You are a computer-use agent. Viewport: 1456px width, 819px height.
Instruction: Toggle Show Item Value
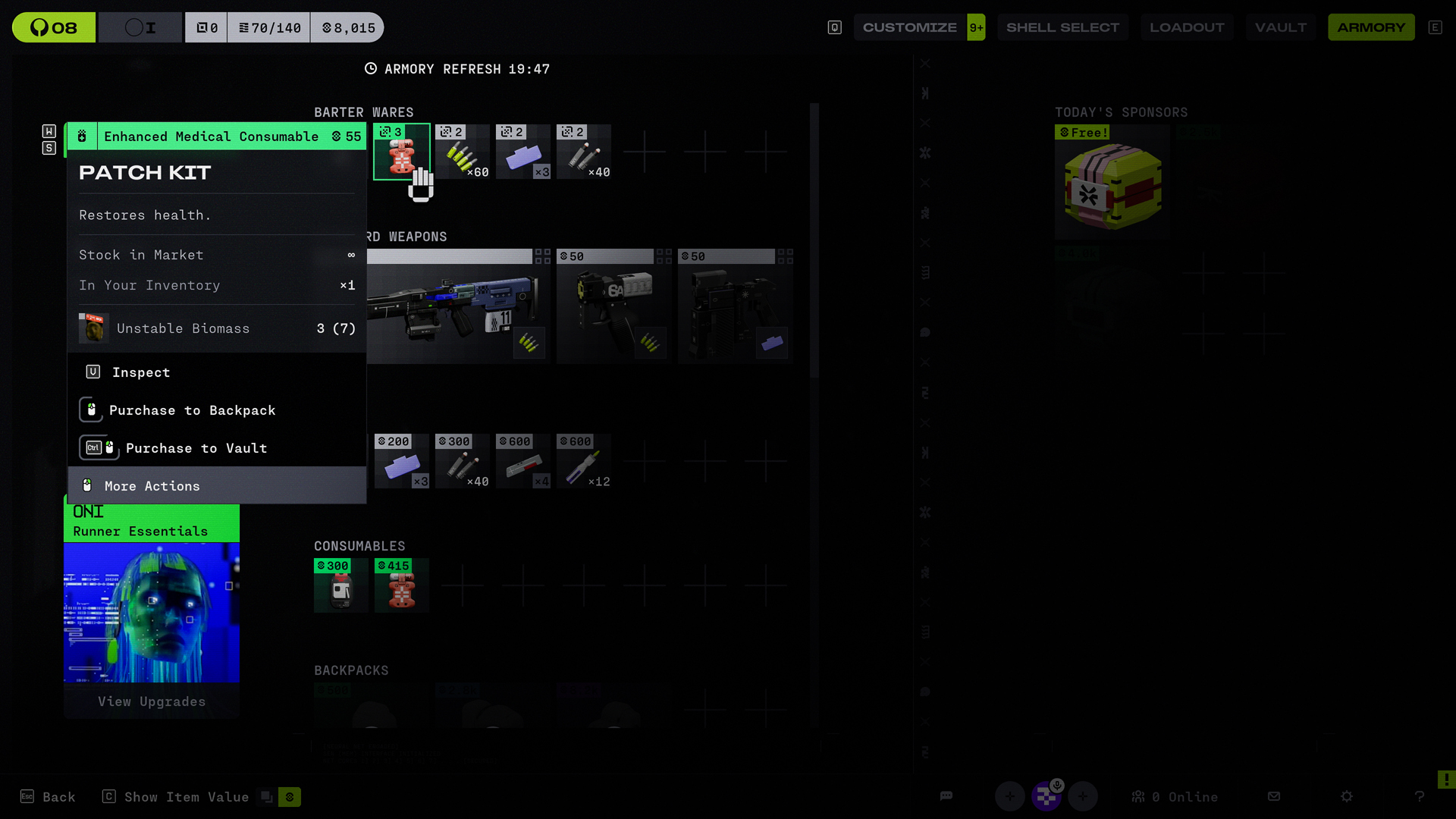click(x=186, y=797)
